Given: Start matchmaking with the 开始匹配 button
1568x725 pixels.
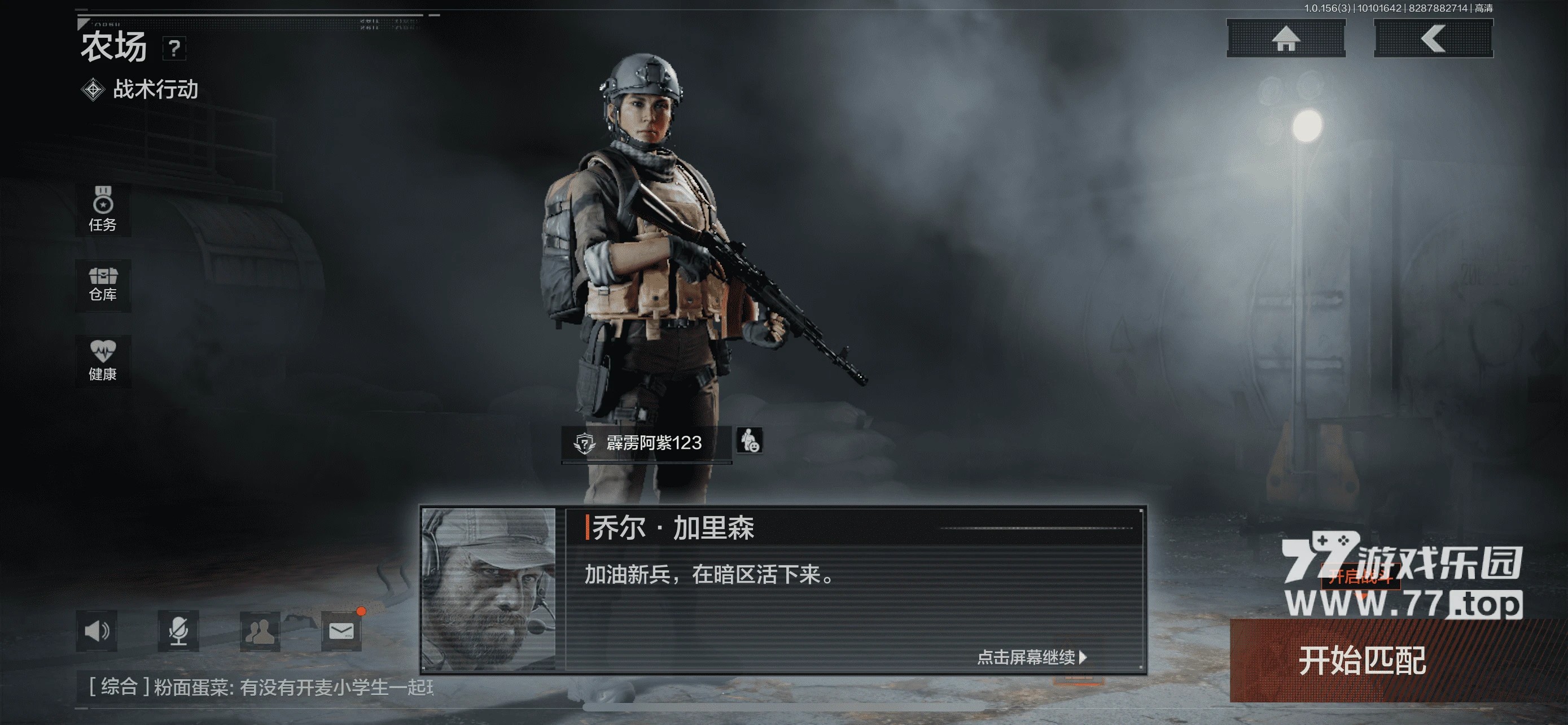Looking at the screenshot, I should [1362, 660].
